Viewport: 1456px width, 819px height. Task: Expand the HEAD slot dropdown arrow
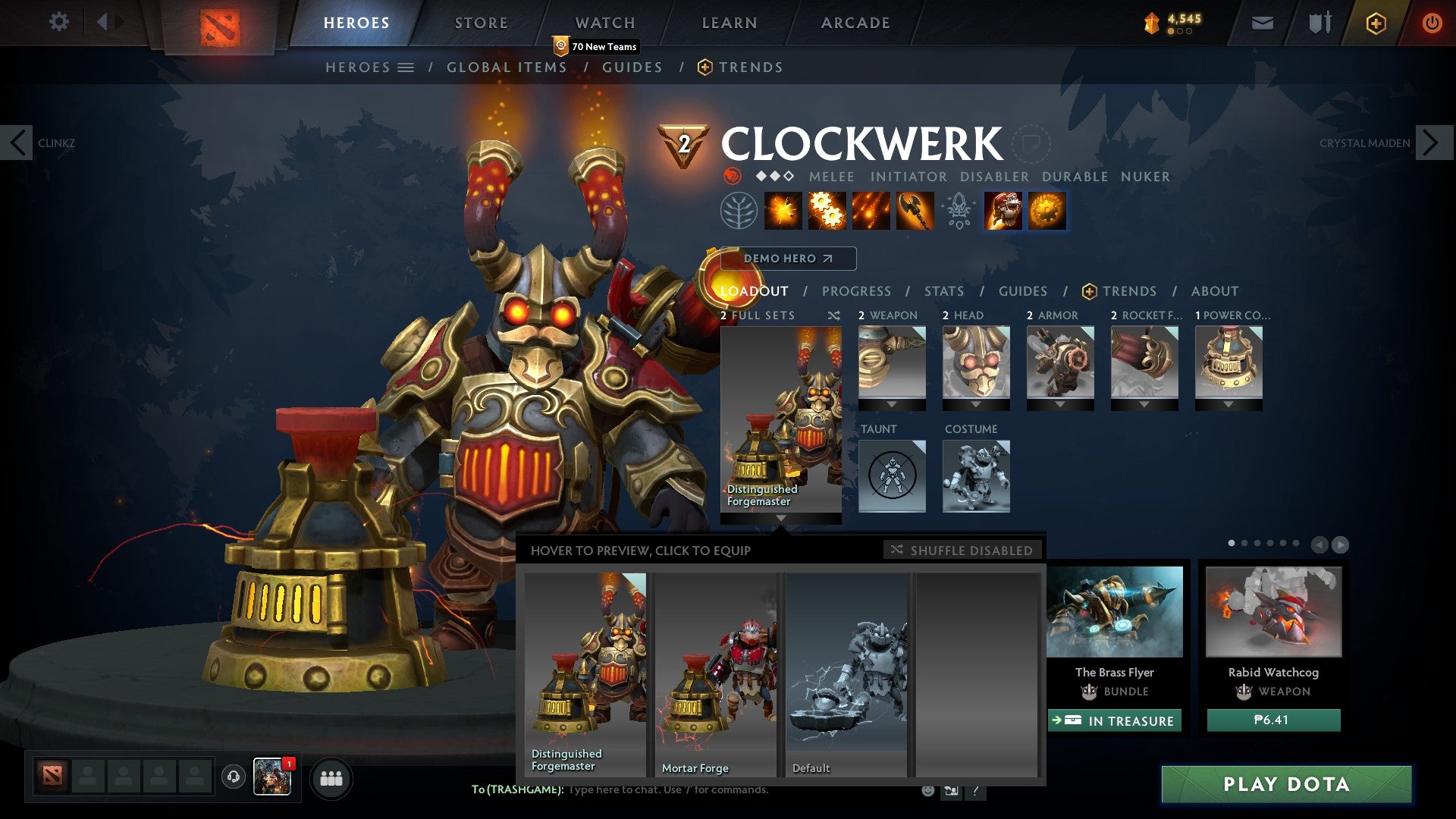click(x=976, y=404)
